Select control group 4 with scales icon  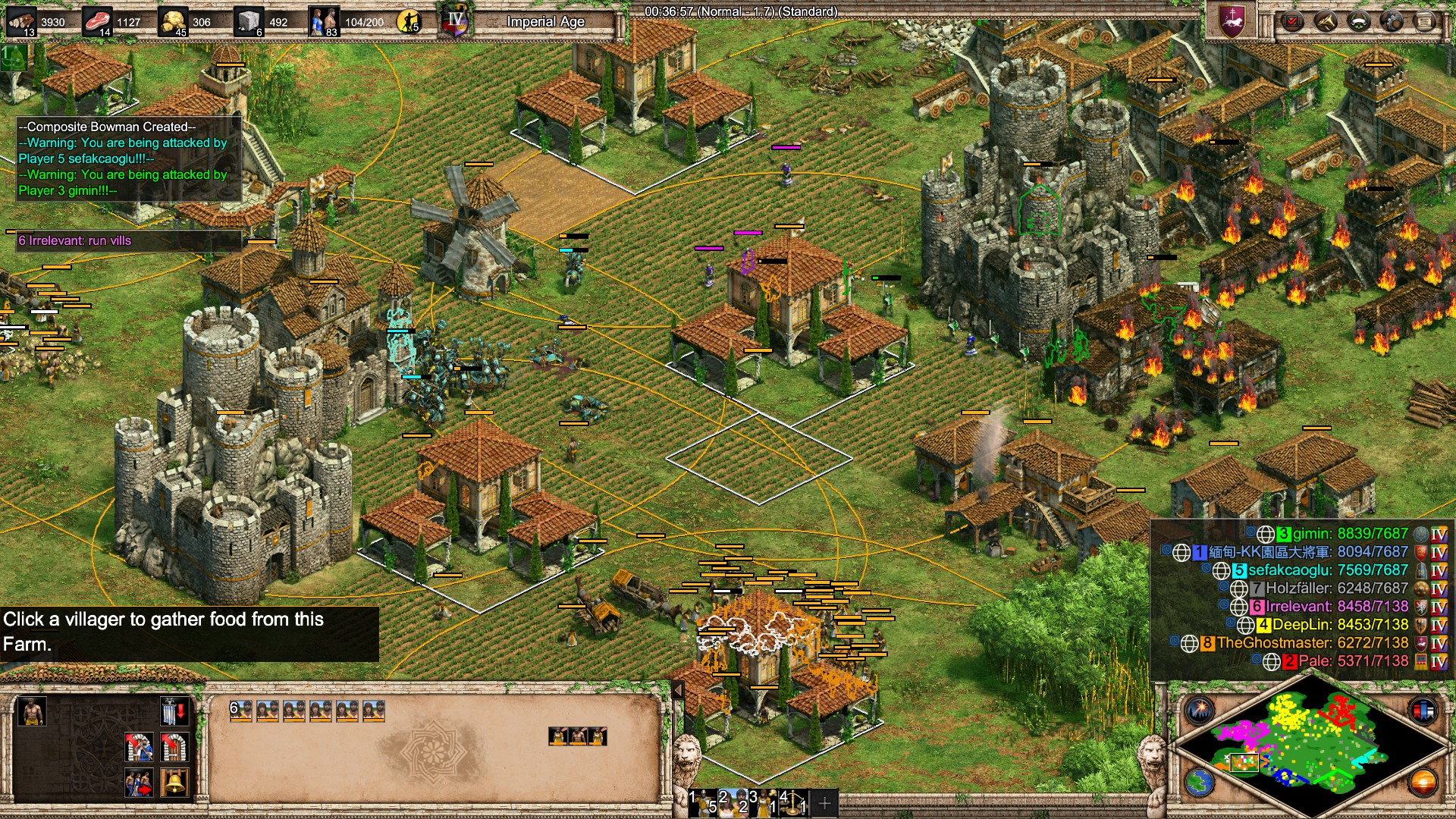pyautogui.click(x=793, y=802)
